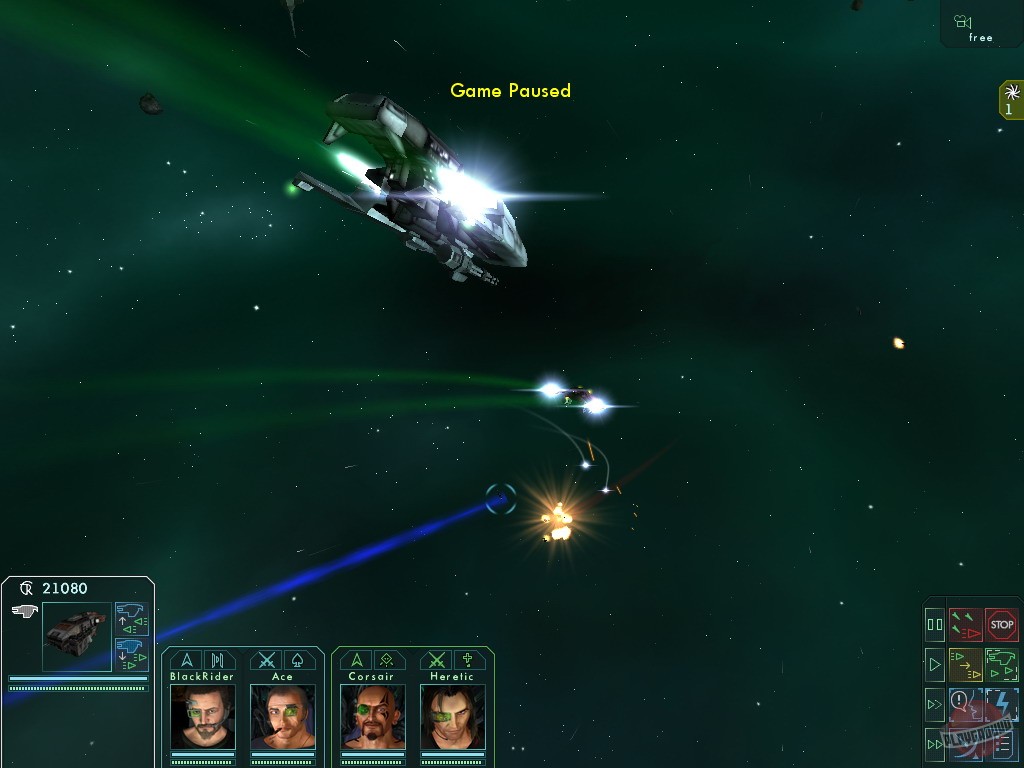Hit the red STOP command button

coord(1001,625)
